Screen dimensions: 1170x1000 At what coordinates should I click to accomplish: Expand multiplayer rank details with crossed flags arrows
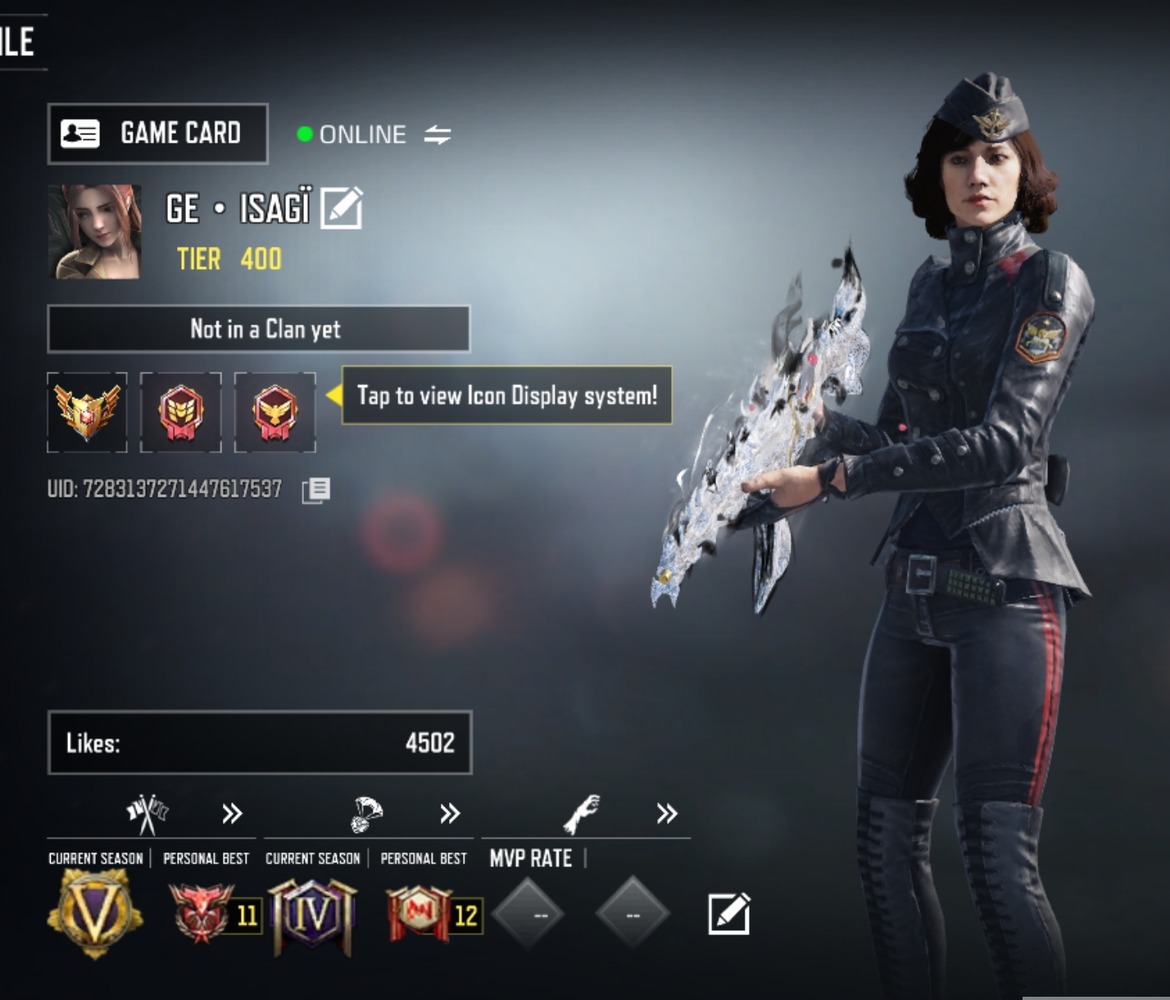232,814
